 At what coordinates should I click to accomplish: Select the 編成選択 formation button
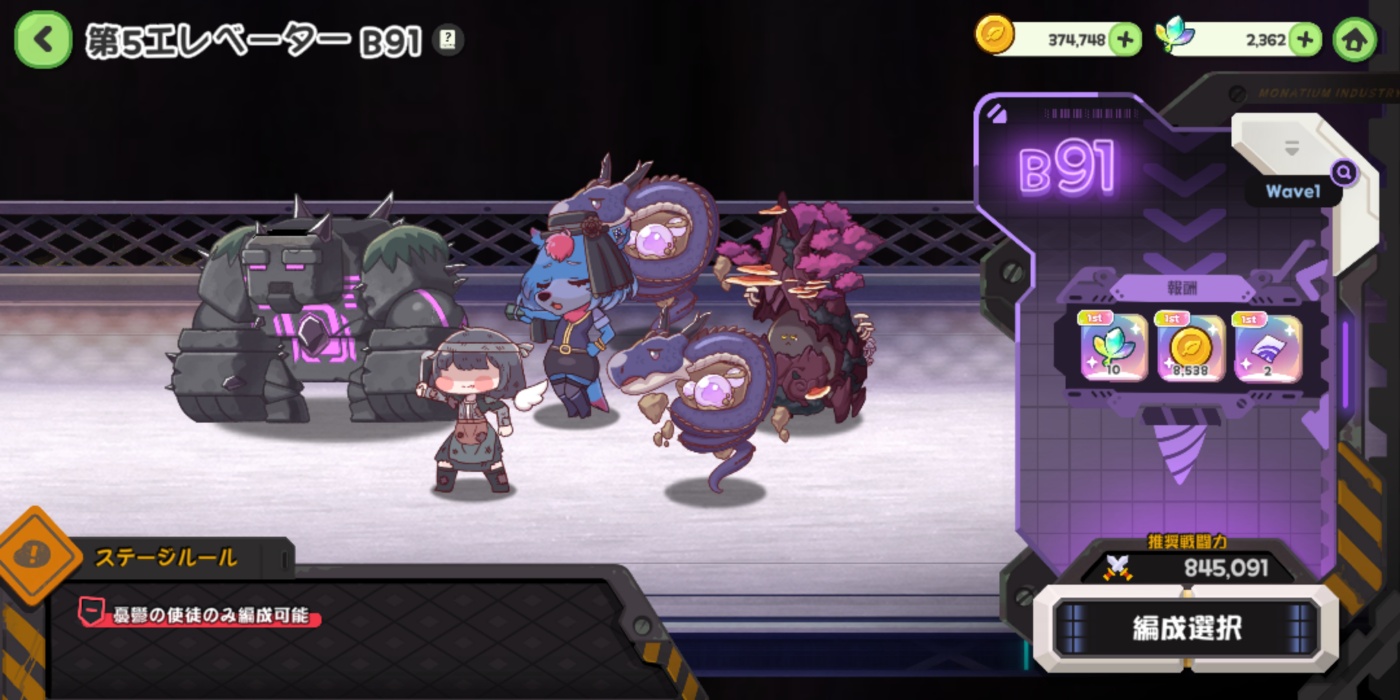(1186, 628)
